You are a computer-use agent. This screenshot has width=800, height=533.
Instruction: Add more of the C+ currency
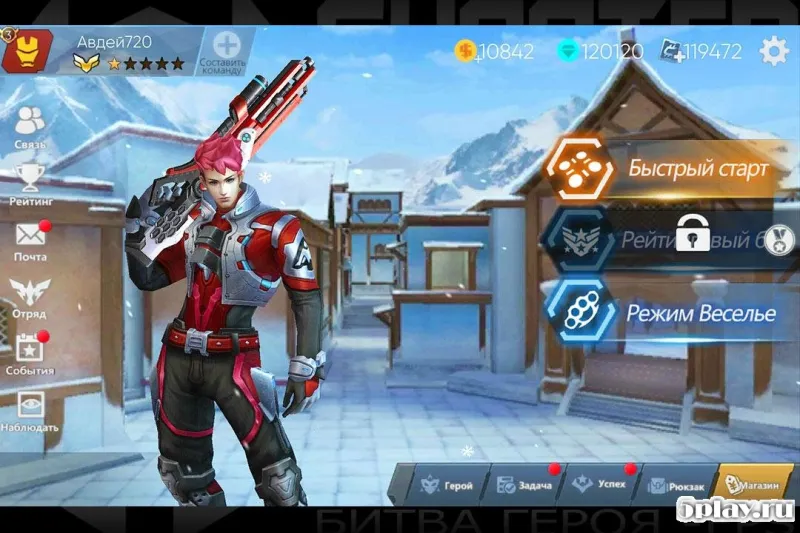[671, 51]
